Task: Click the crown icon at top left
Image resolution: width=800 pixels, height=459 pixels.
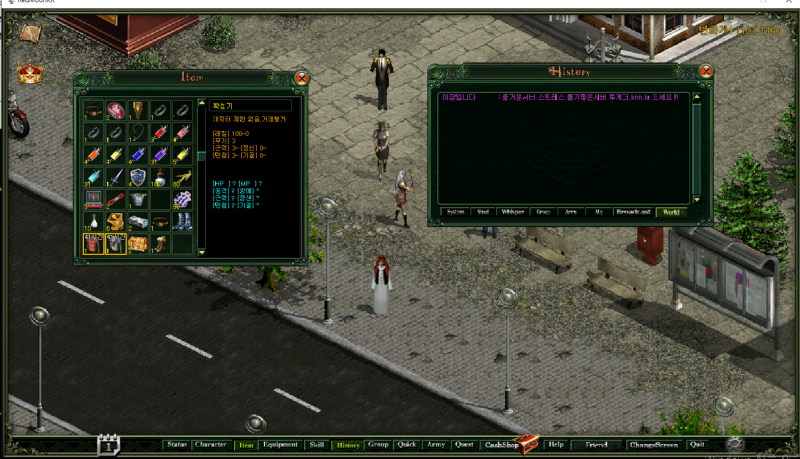Action: pyautogui.click(x=28, y=73)
